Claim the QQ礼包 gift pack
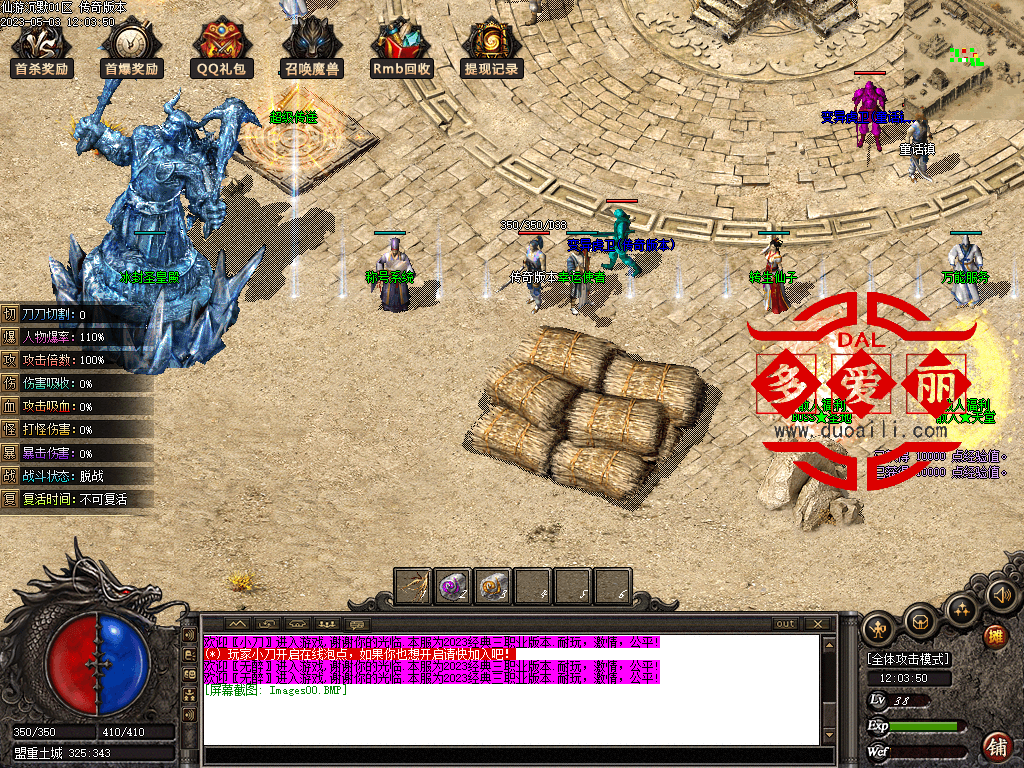Image resolution: width=1024 pixels, height=768 pixels. [x=222, y=50]
